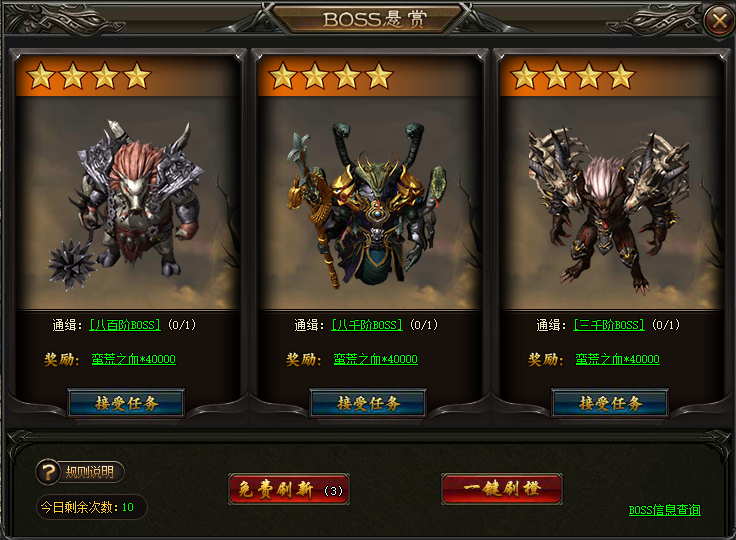Accept the 八百阶BOSS bounty task
Image resolution: width=736 pixels, height=540 pixels.
point(126,403)
